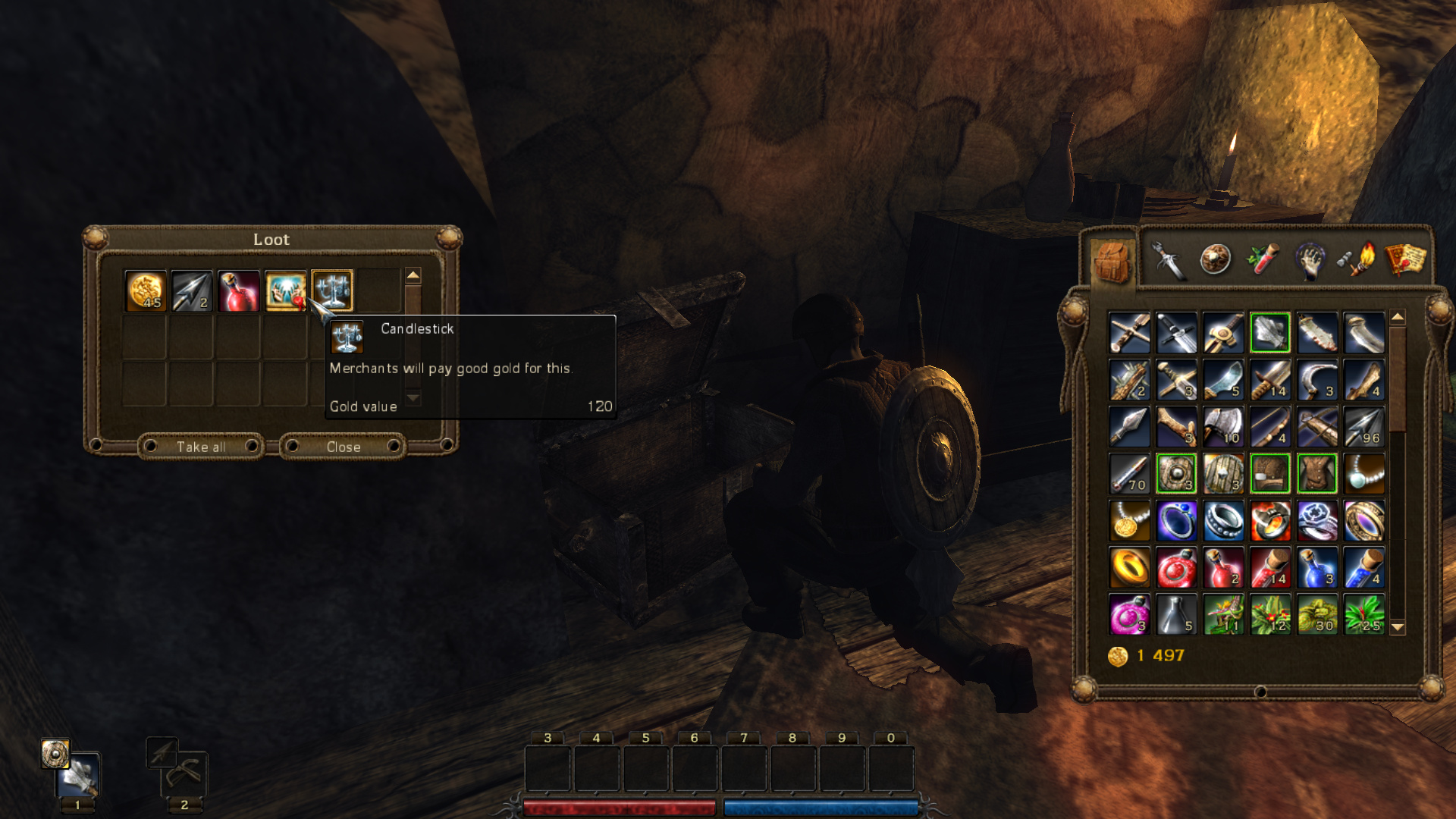The height and width of the screenshot is (819, 1456).
Task: Select the stack of 14 red potions
Action: [1270, 567]
